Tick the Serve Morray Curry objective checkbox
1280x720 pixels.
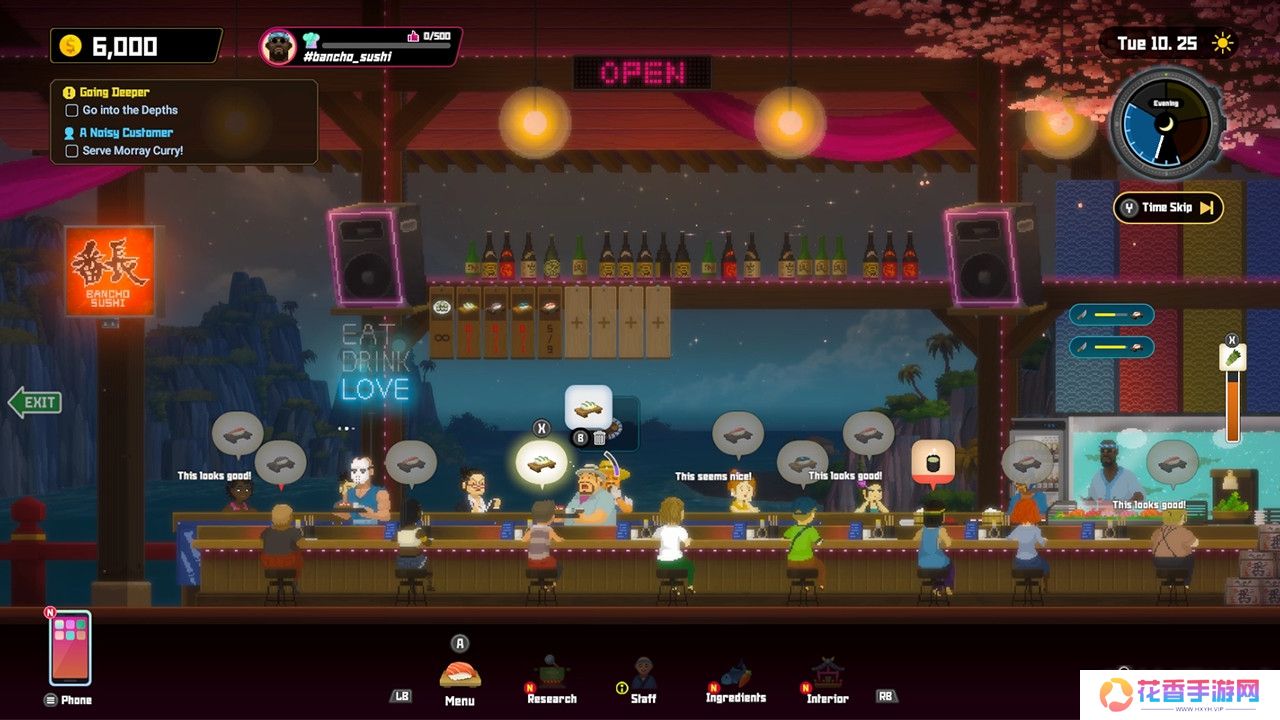coord(72,151)
